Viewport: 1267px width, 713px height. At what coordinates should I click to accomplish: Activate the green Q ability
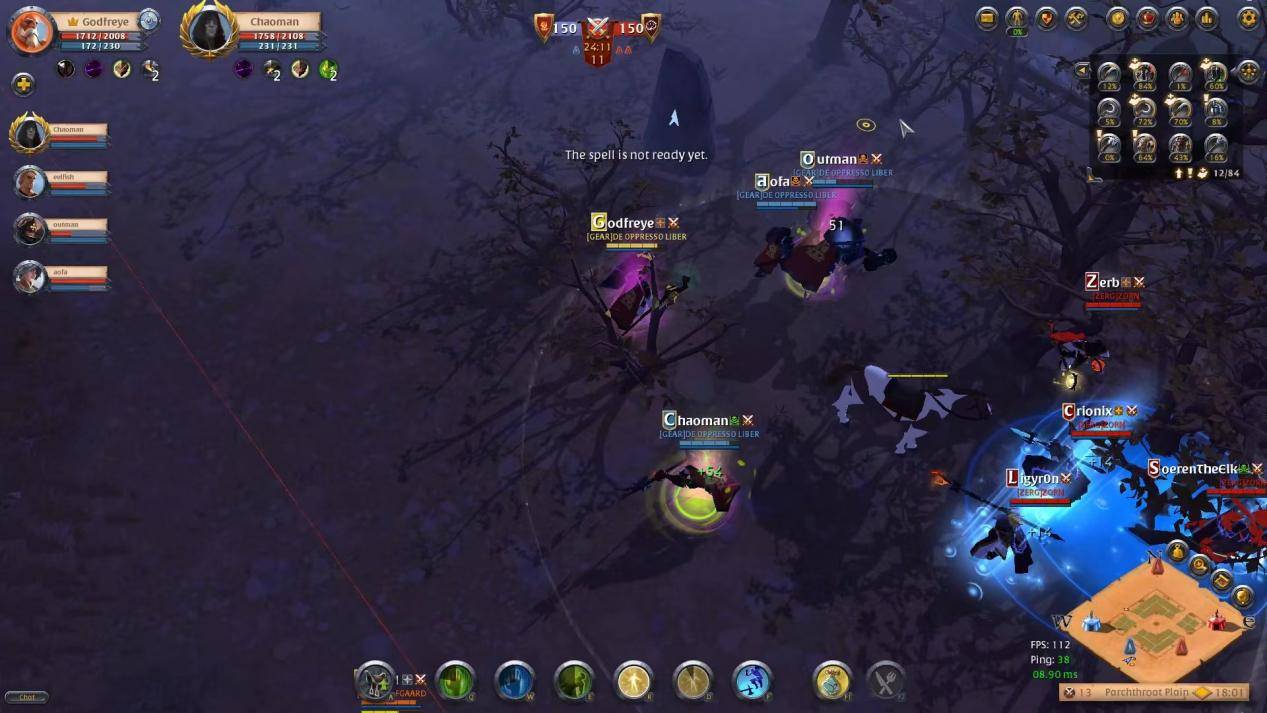coord(455,681)
